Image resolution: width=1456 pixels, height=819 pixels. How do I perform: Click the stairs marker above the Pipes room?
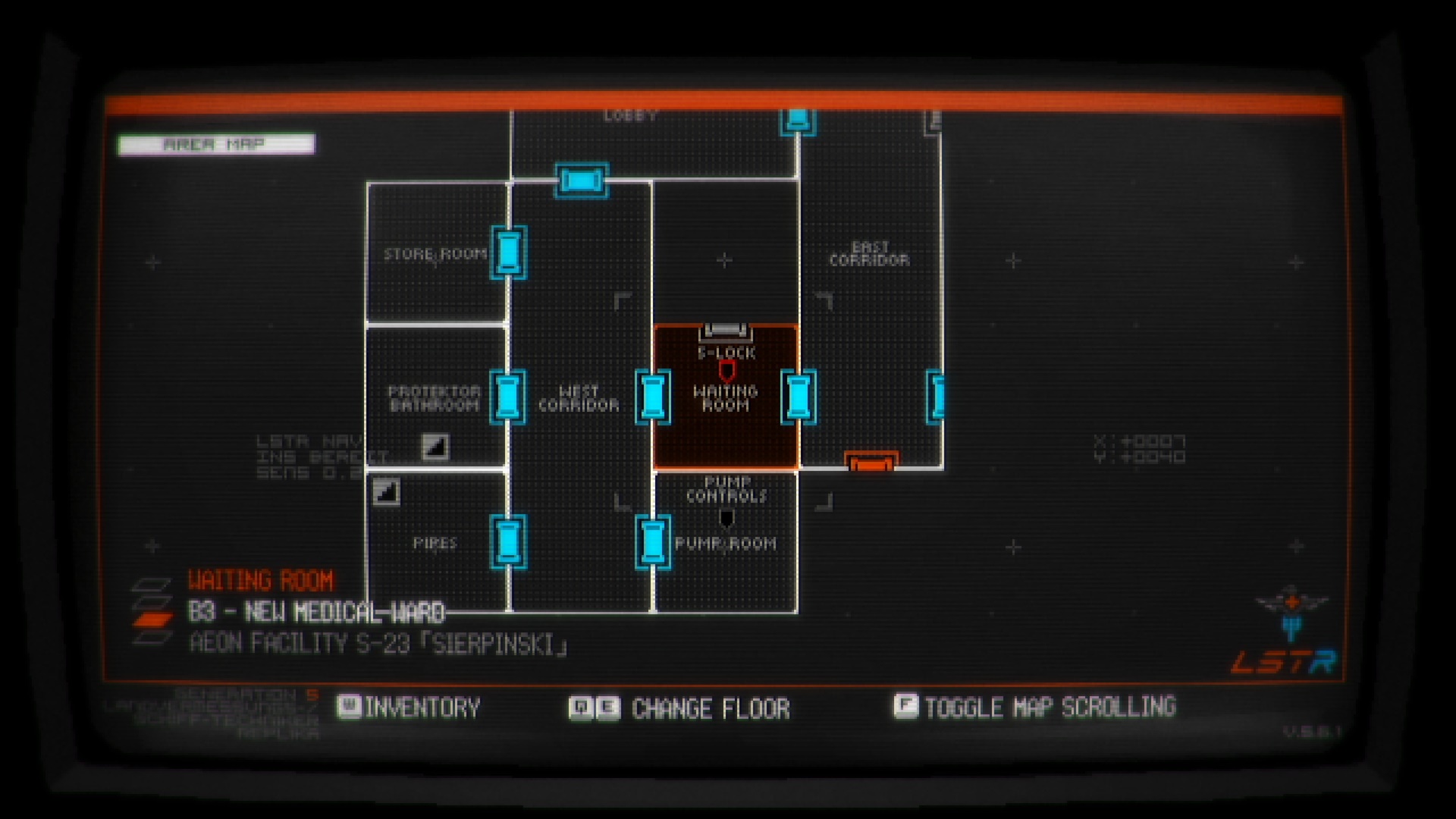click(x=385, y=491)
